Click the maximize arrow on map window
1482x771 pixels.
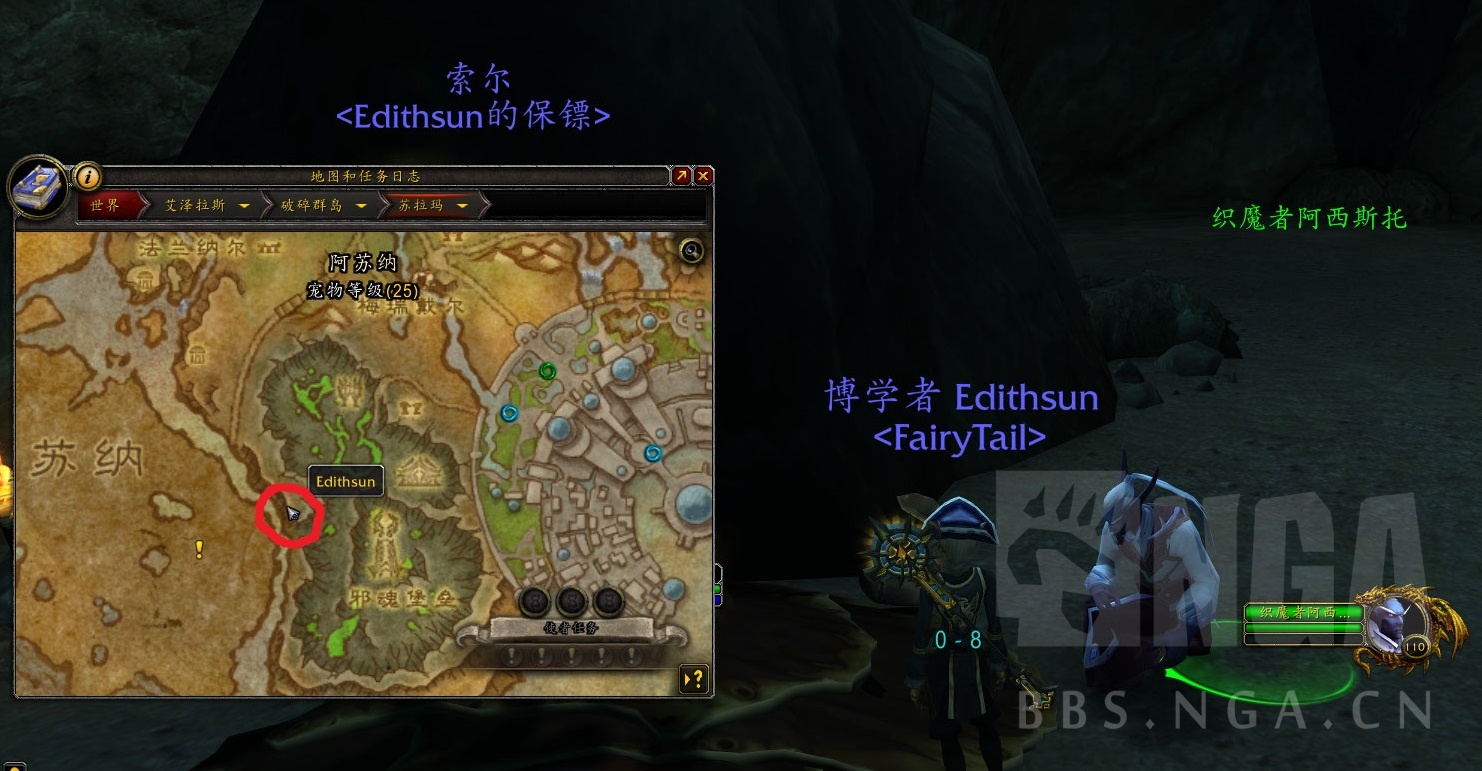tap(681, 175)
